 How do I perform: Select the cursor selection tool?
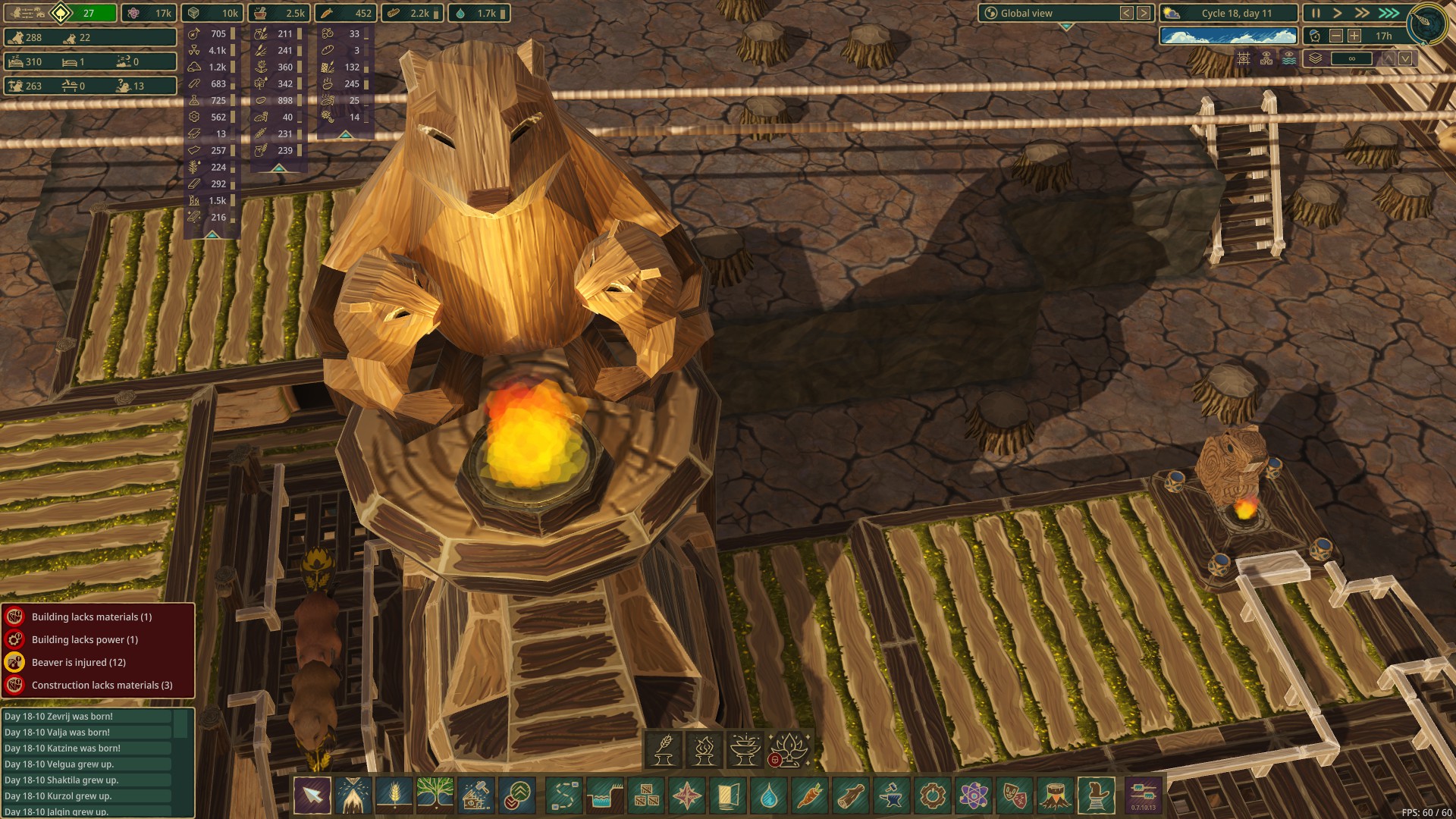coord(312,795)
